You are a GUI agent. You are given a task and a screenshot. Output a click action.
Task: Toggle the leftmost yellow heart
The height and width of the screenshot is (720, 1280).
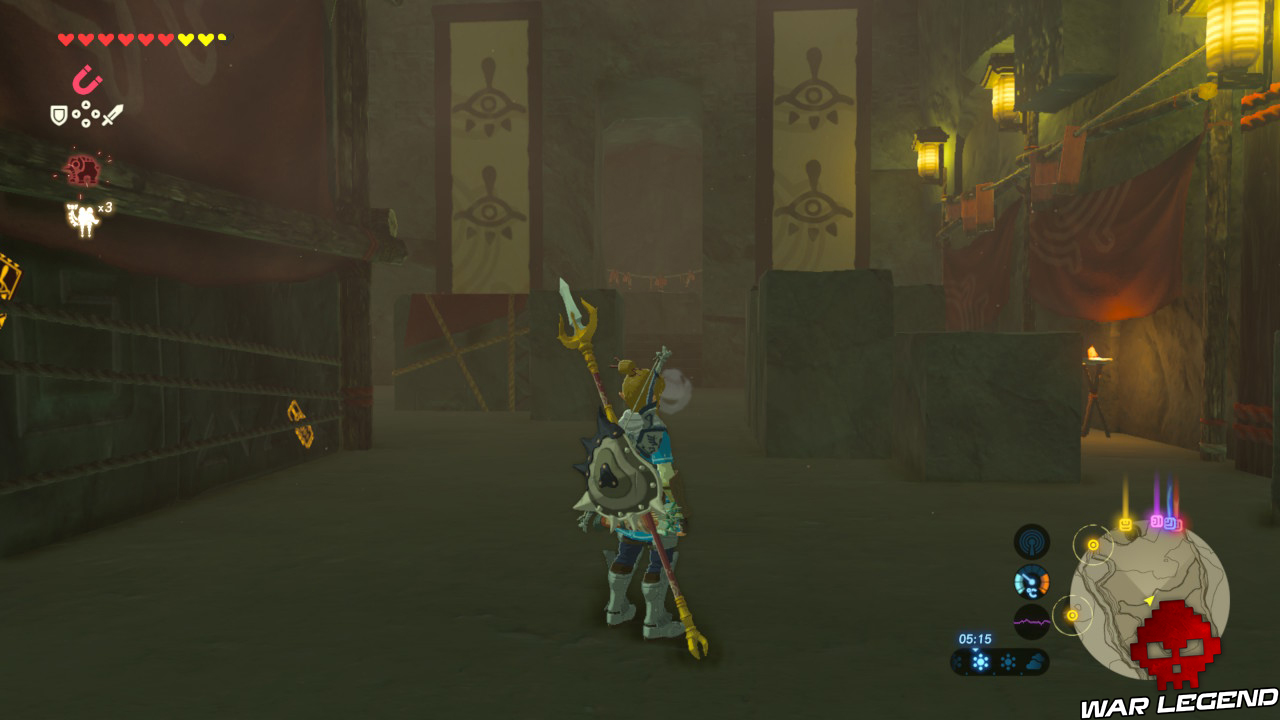point(184,38)
